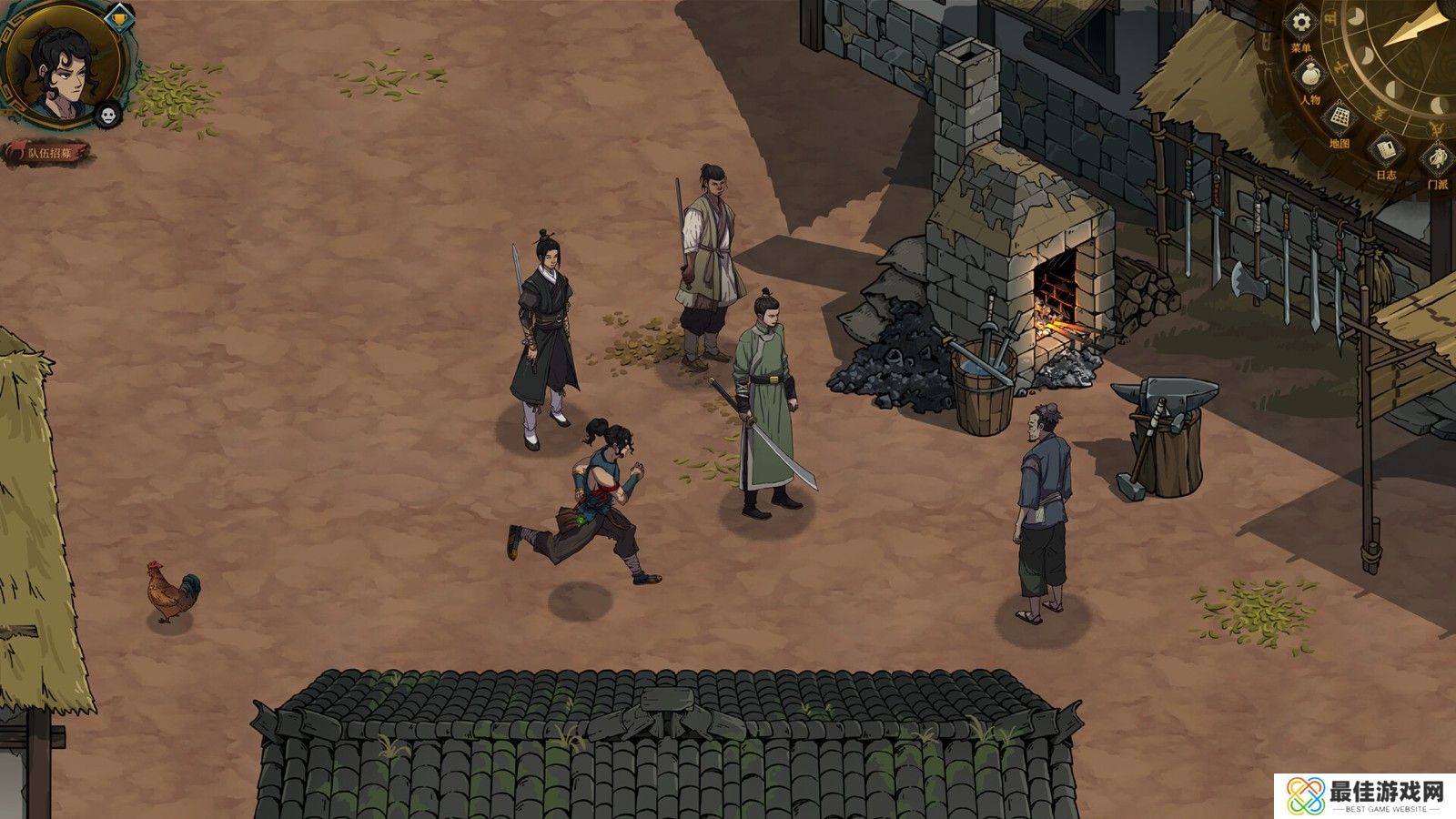This screenshot has width=1456, height=819.
Task: View the 门派 sect screen
Action: [x=1437, y=160]
